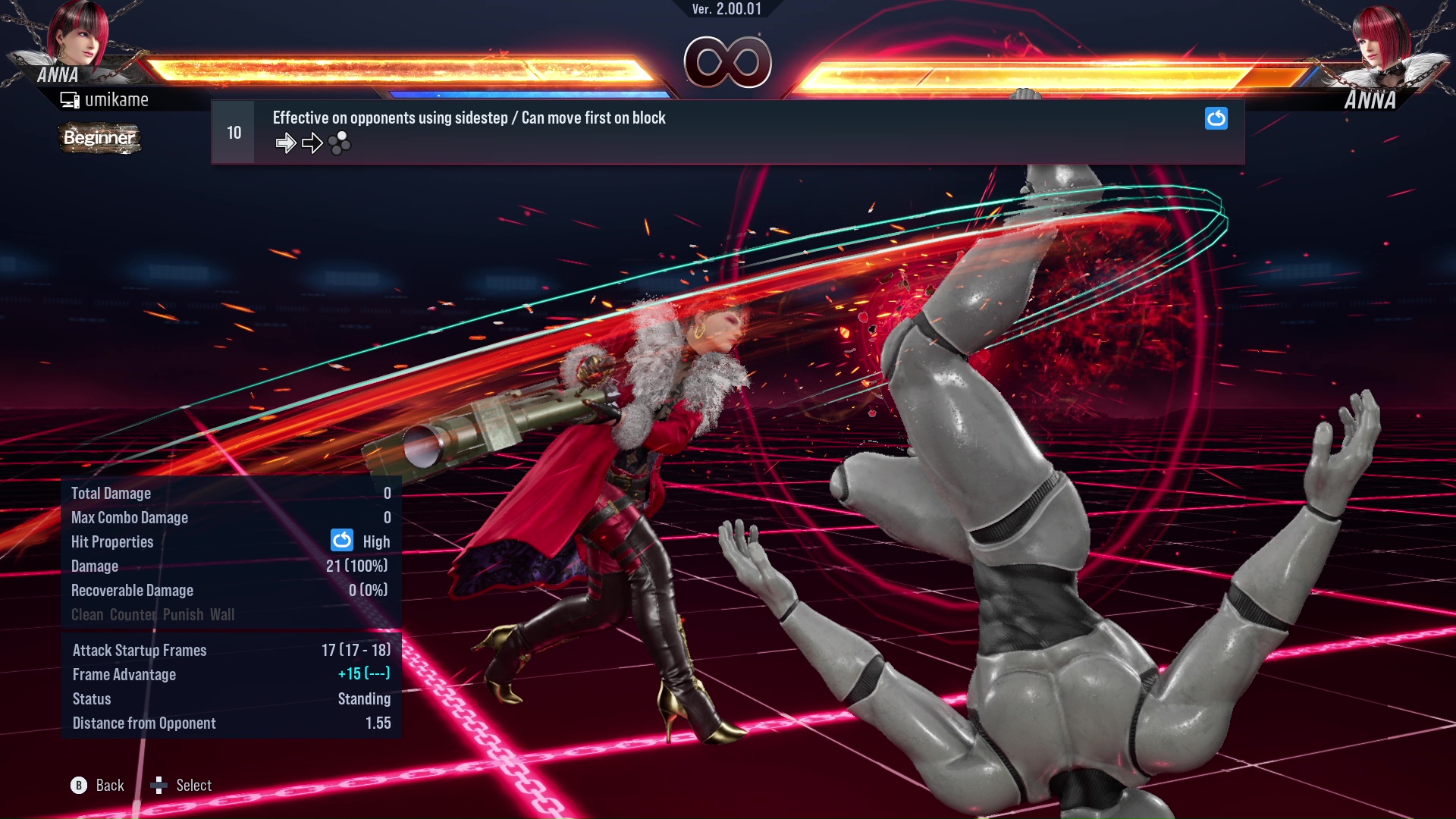
Task: Click the blue replay loop icon on the instruction bar
Action: click(1216, 118)
